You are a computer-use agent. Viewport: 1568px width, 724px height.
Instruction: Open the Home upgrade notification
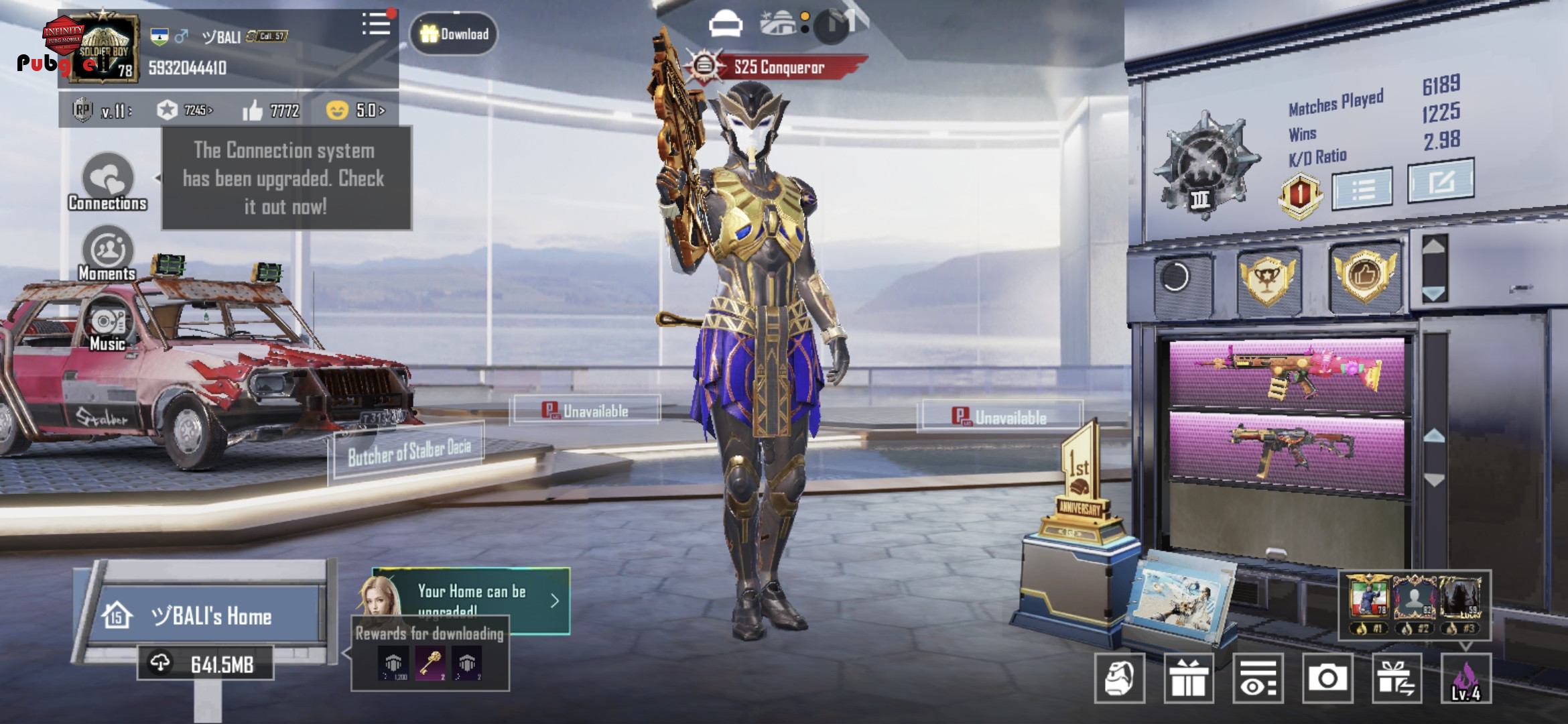(472, 599)
